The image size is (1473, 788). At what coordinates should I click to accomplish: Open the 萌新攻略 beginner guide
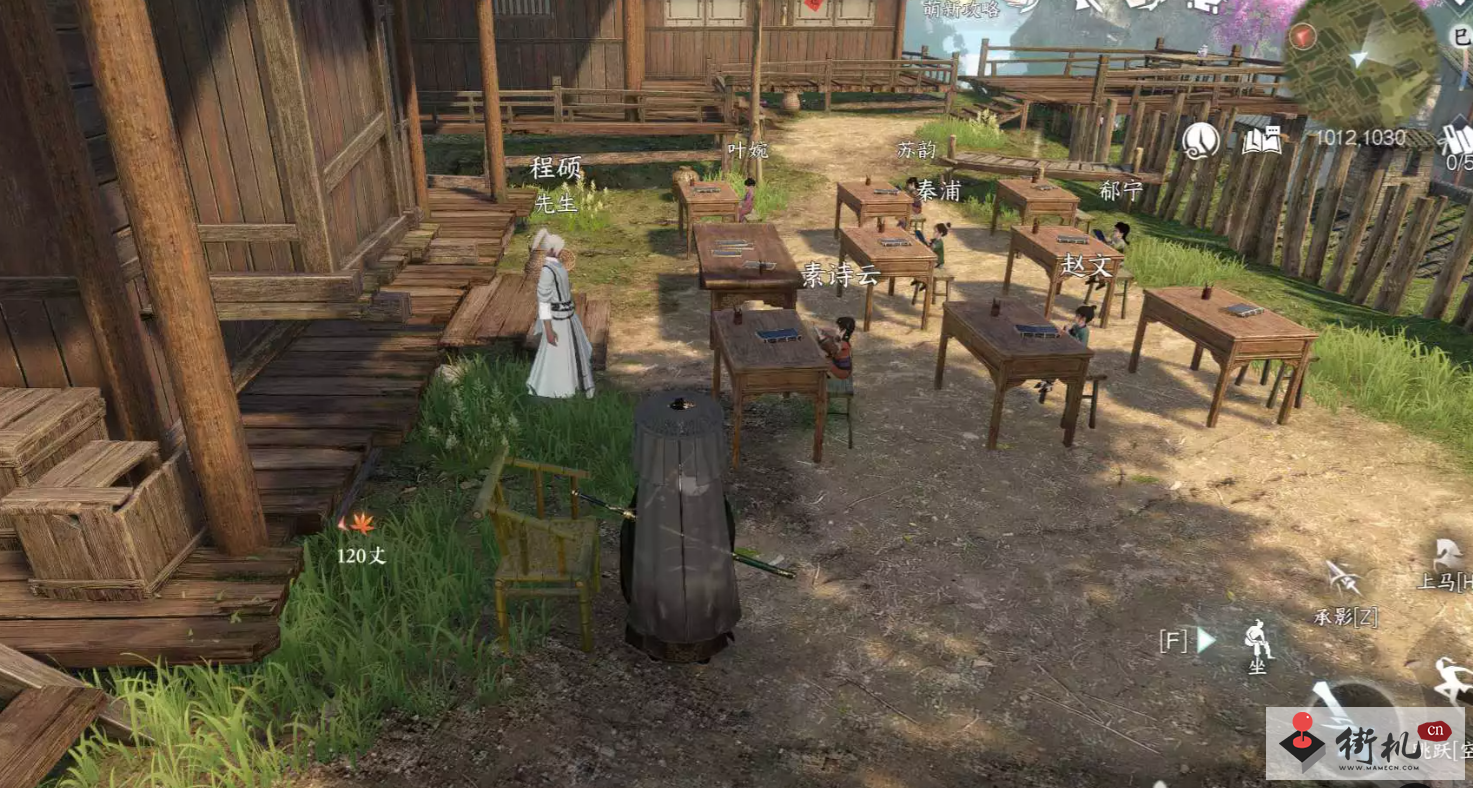(x=962, y=9)
